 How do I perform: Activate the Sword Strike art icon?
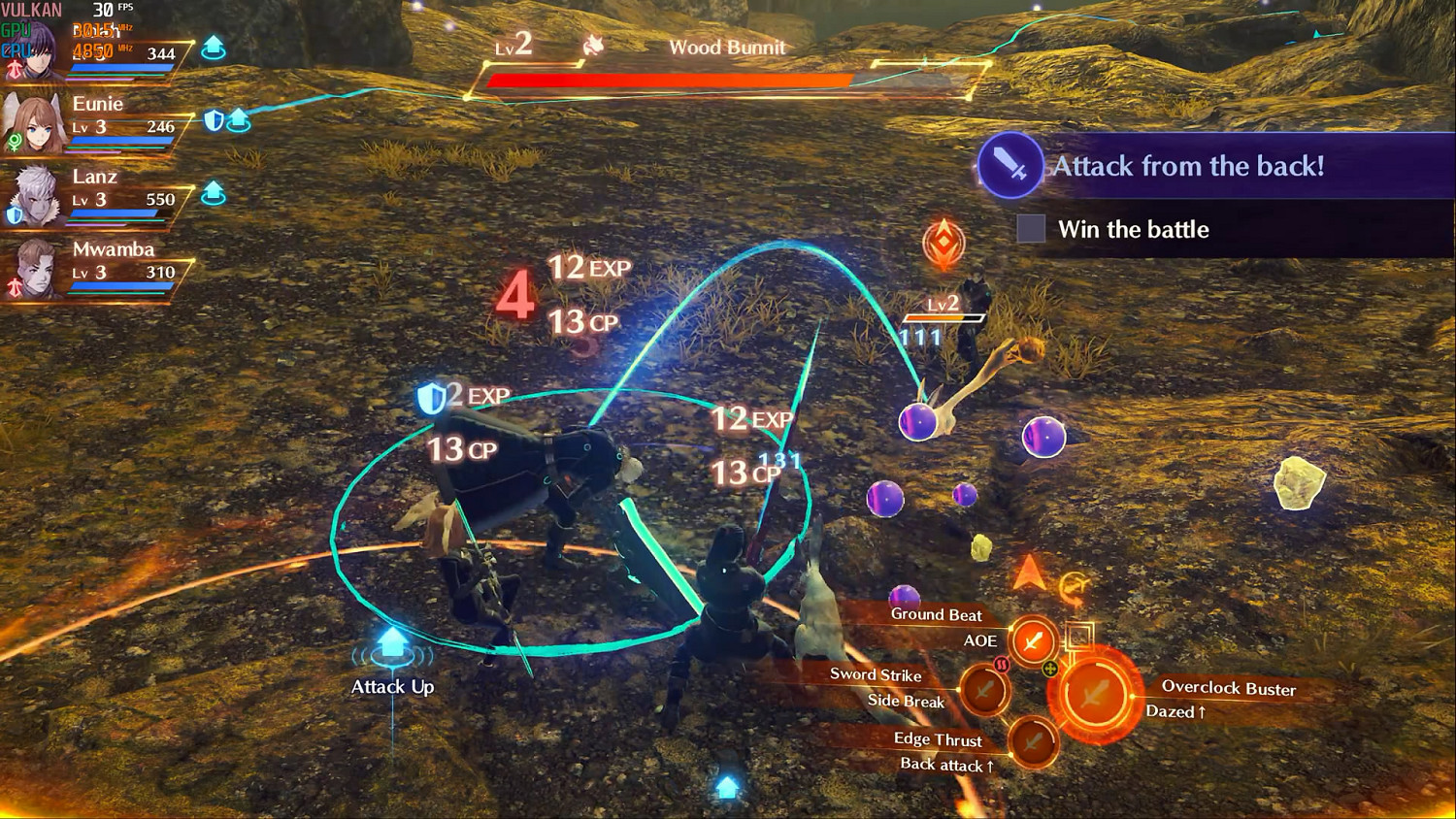986,689
